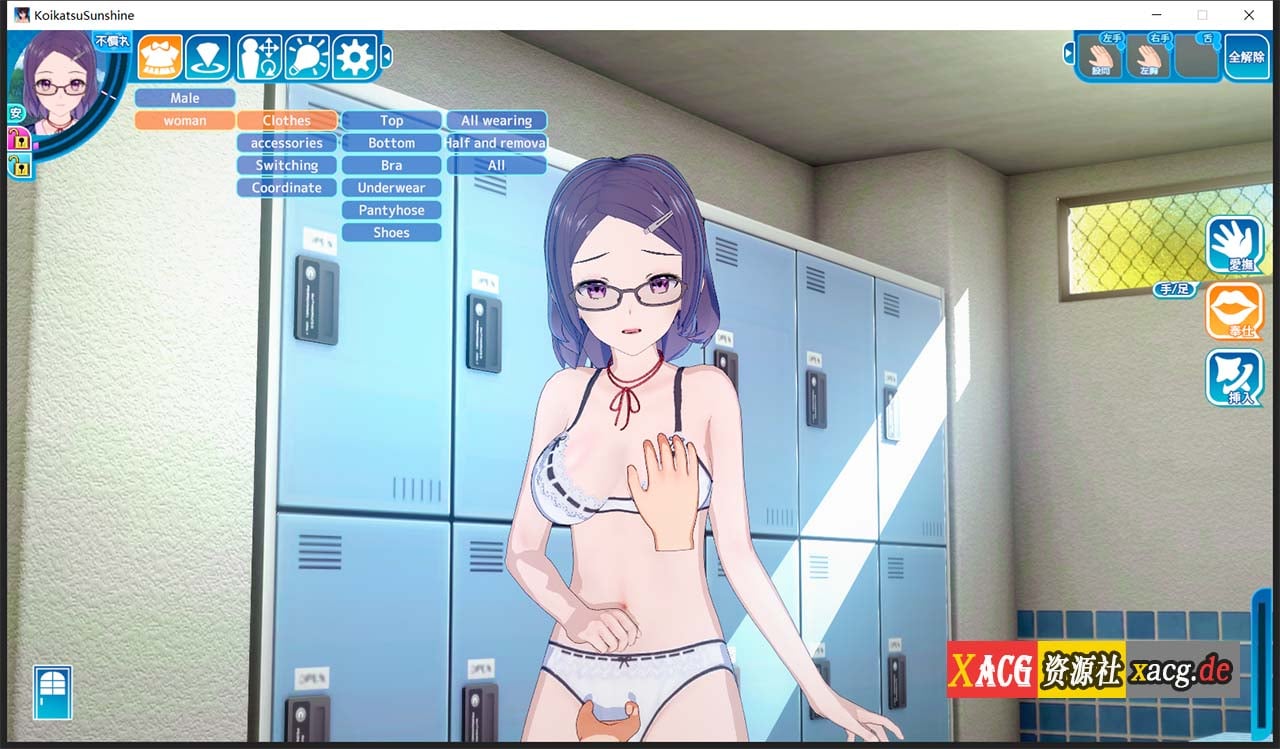The height and width of the screenshot is (749, 1280).
Task: Toggle the 安 badge next to portrait
Action: point(15,112)
